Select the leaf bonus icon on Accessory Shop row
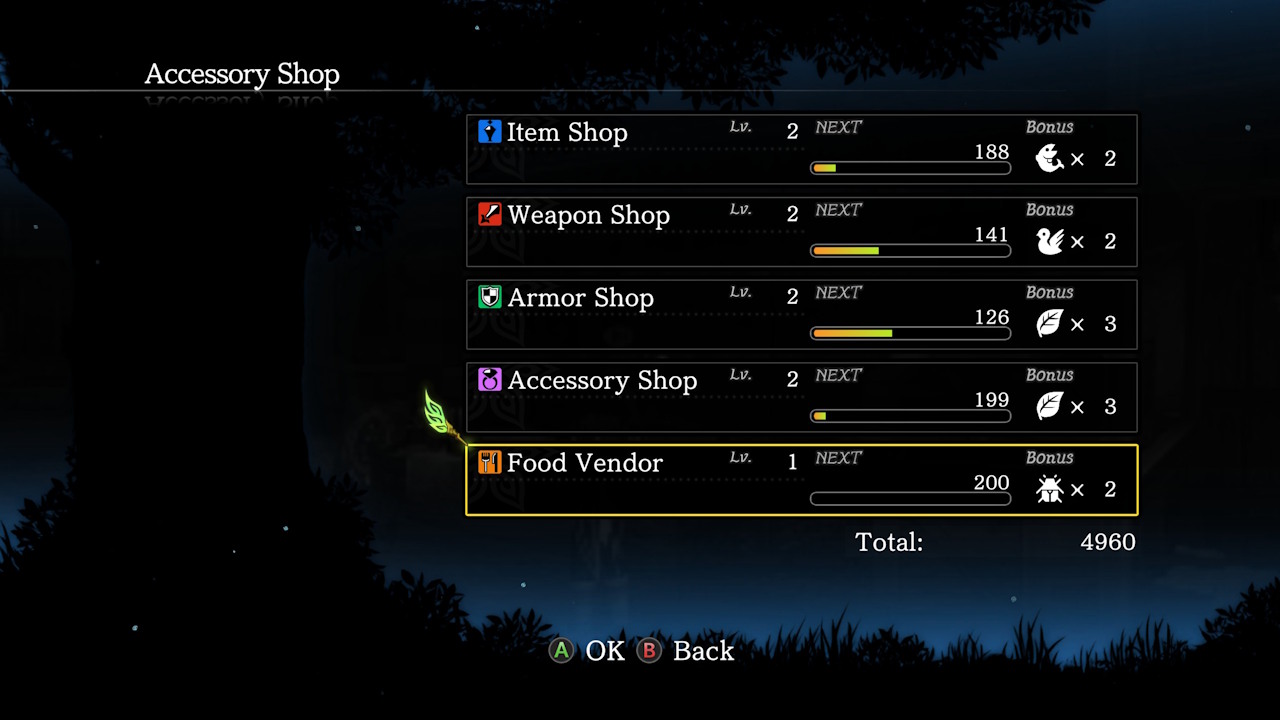This screenshot has height=720, width=1280. pos(1051,407)
